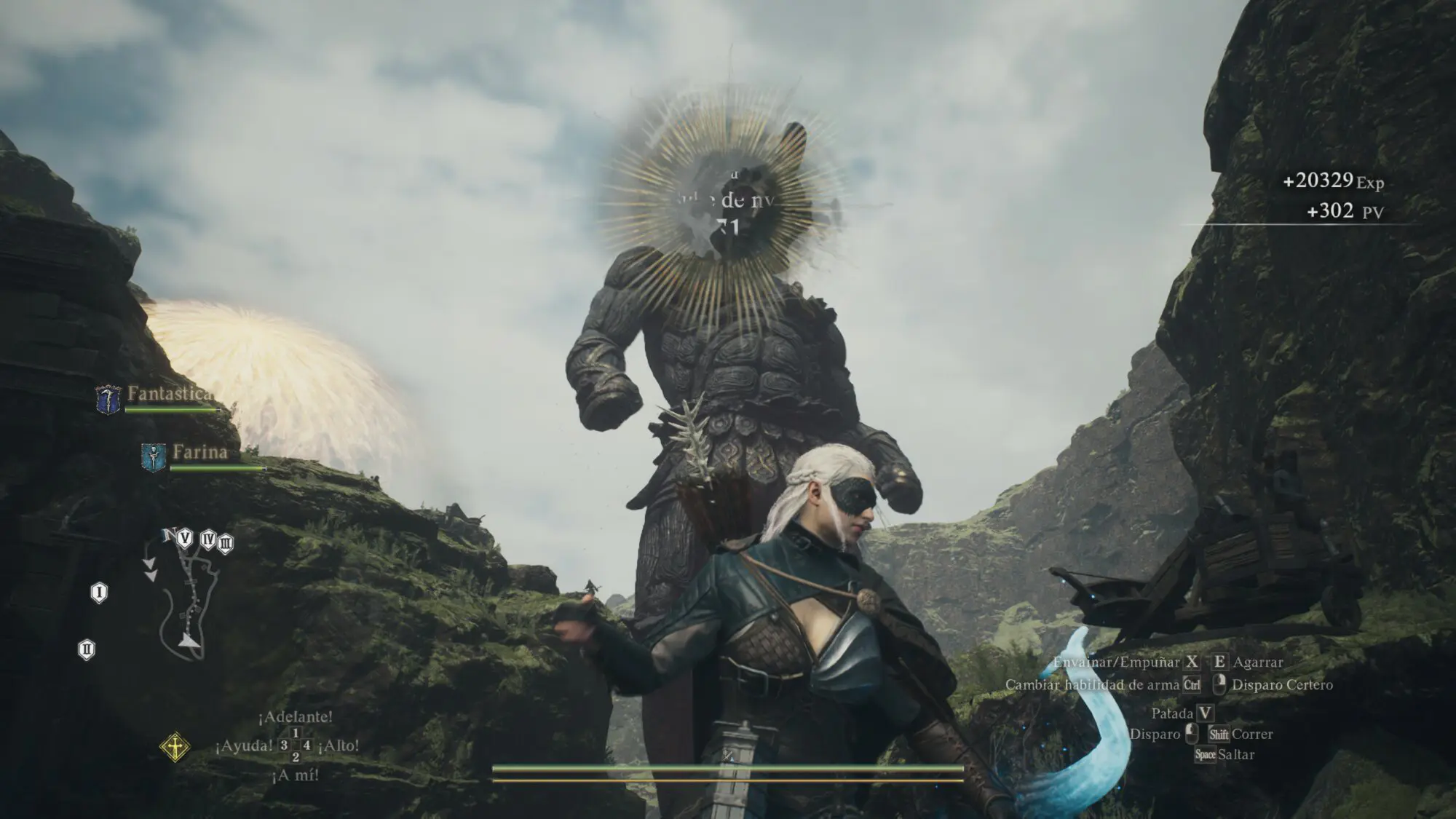Select minimap marker IV
The image size is (1456, 819).
(208, 540)
